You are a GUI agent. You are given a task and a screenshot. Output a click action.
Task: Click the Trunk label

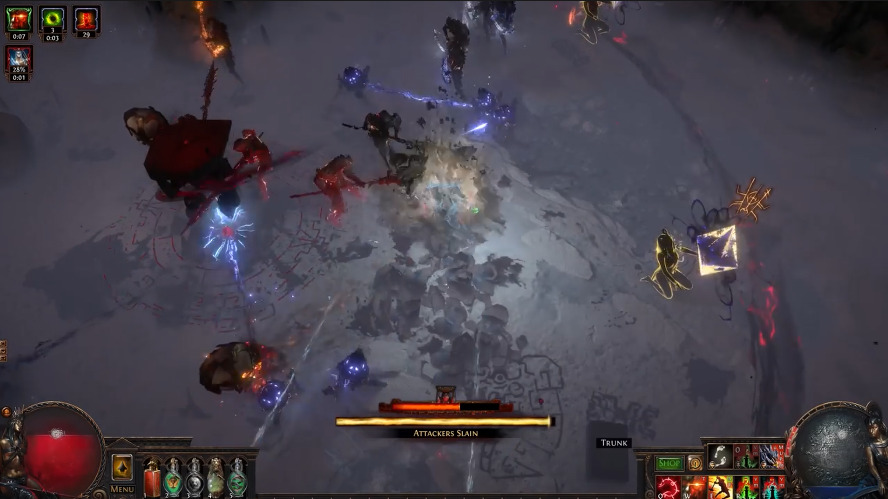[613, 443]
